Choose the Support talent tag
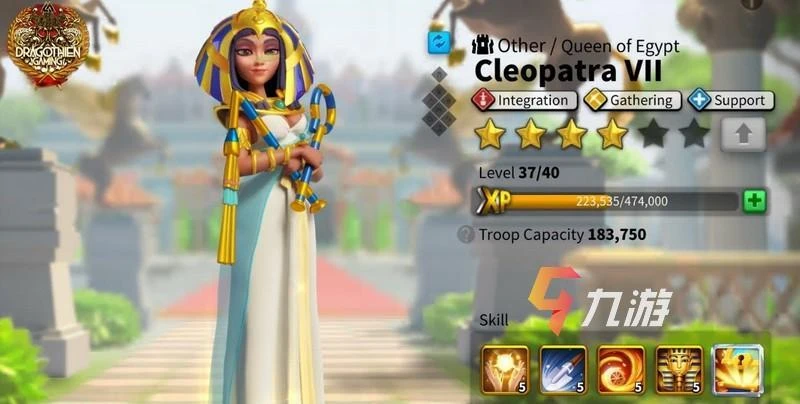Image resolution: width=800 pixels, height=404 pixels. 729,100
